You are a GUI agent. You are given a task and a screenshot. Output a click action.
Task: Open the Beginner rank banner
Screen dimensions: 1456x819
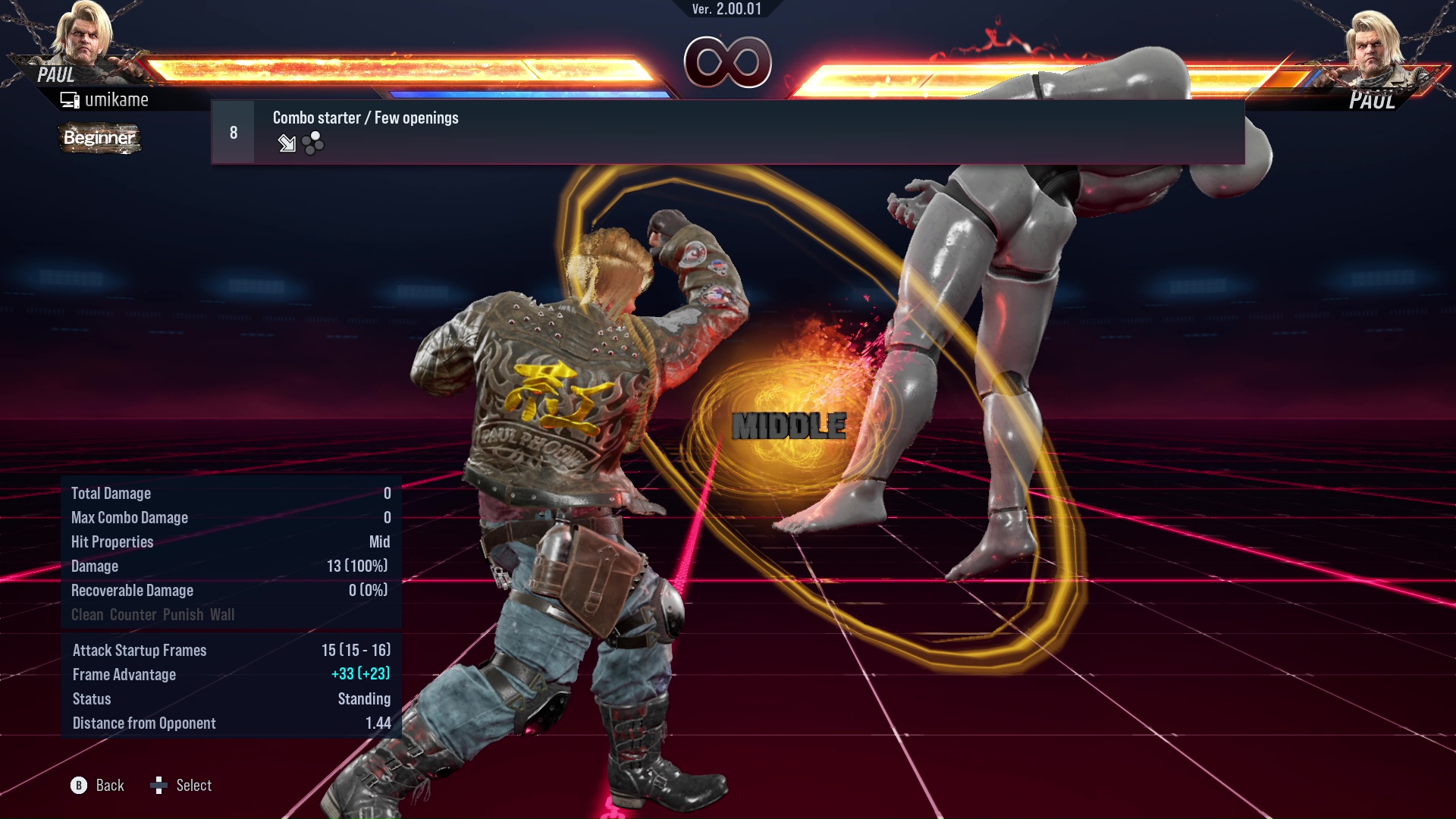(x=99, y=139)
